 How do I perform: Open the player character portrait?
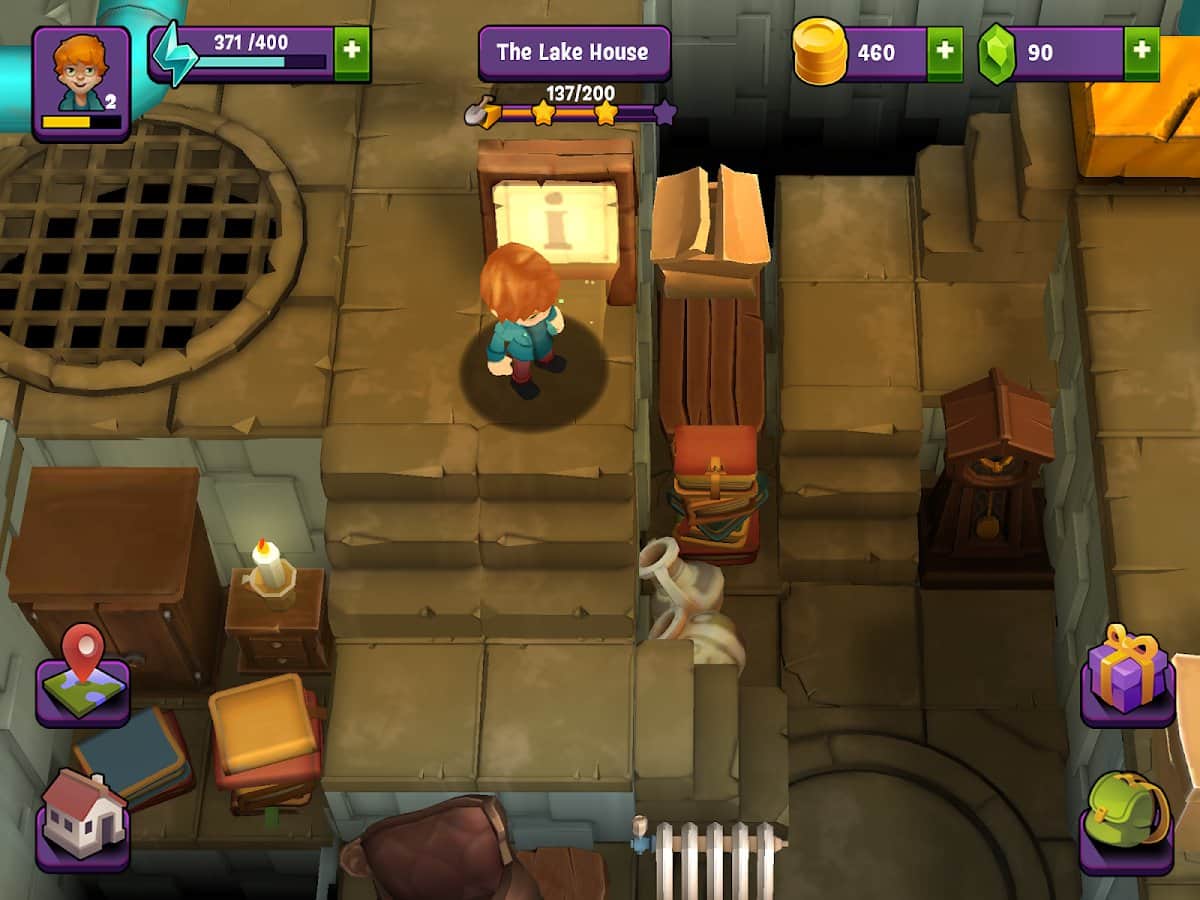pos(81,82)
